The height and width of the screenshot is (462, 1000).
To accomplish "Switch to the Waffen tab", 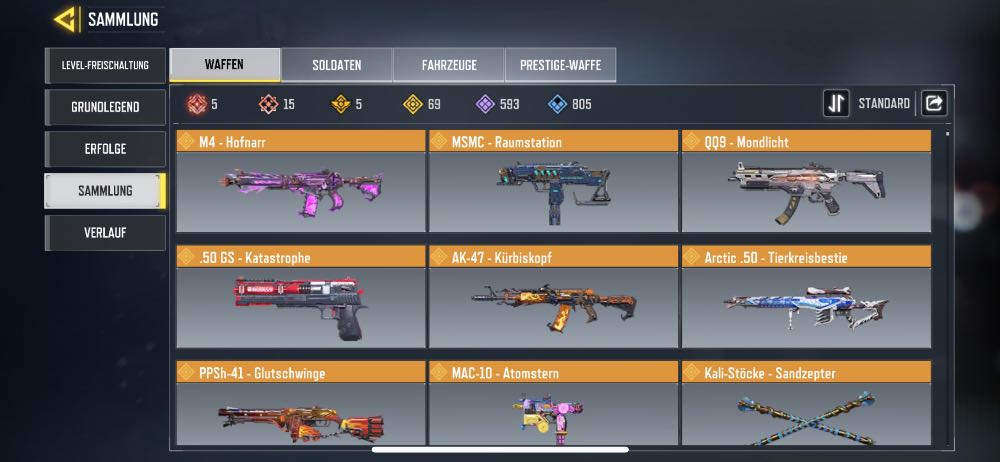I will (x=224, y=65).
